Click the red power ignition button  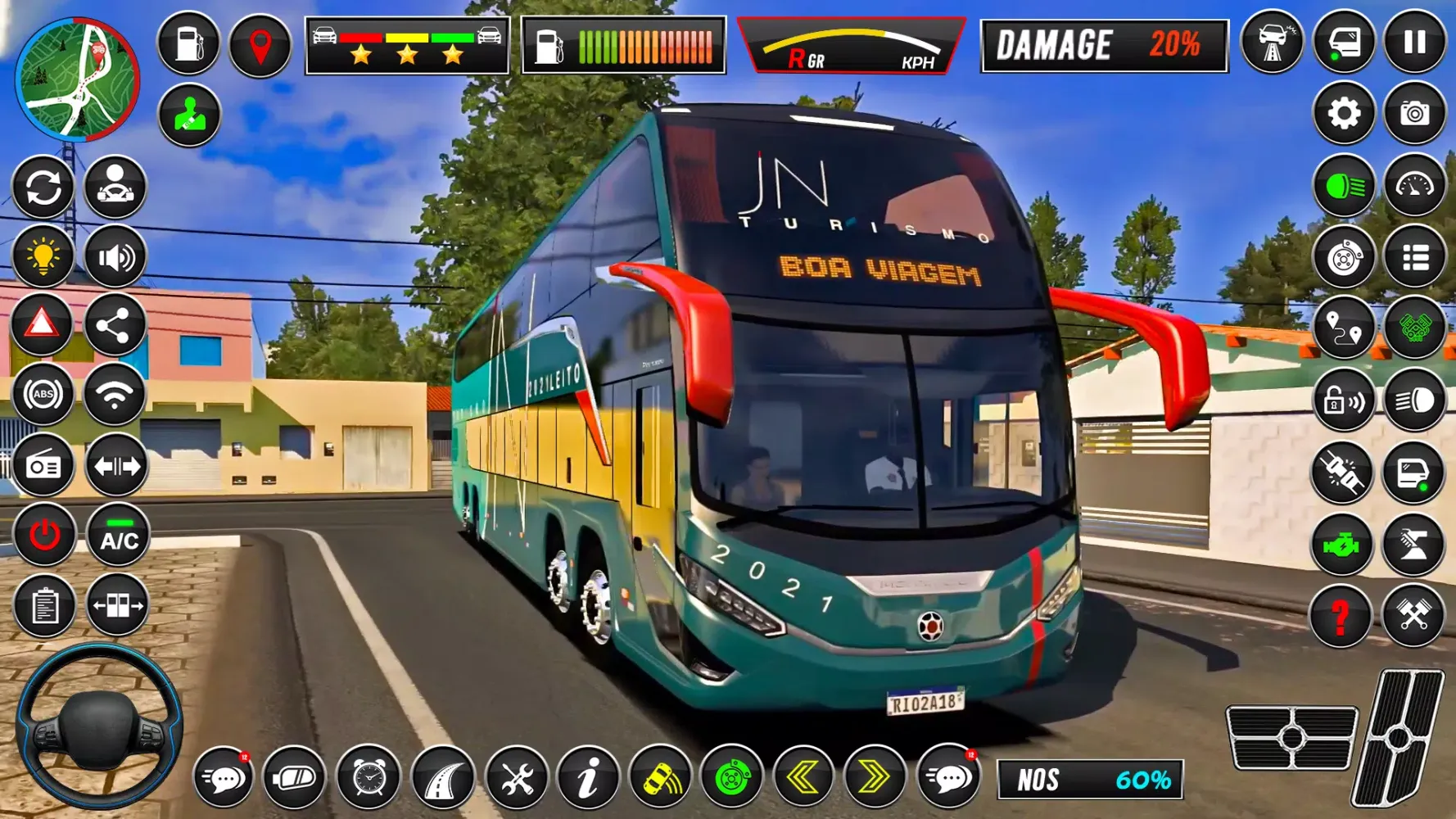[44, 536]
